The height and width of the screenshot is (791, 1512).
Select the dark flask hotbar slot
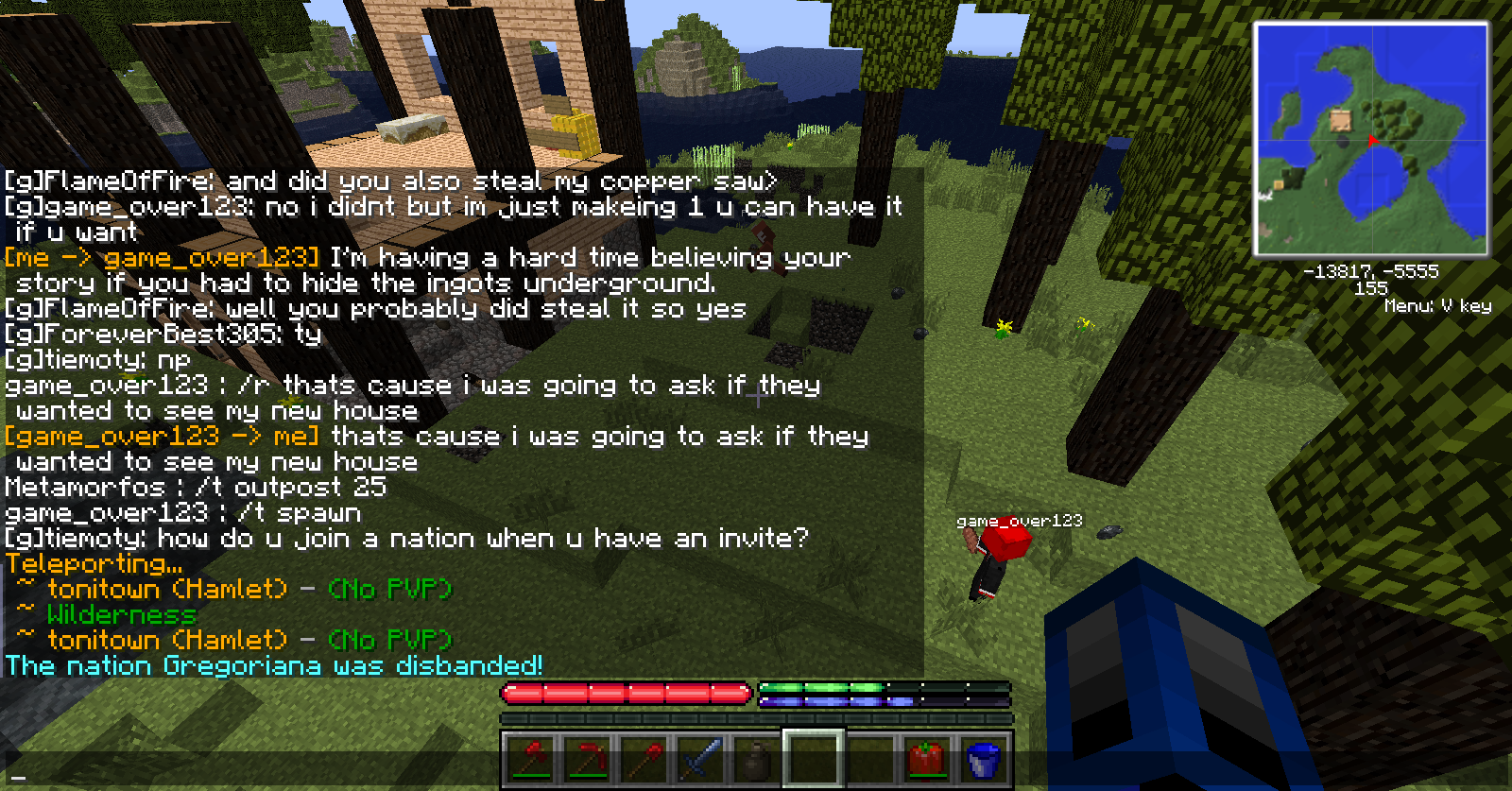coord(756,758)
